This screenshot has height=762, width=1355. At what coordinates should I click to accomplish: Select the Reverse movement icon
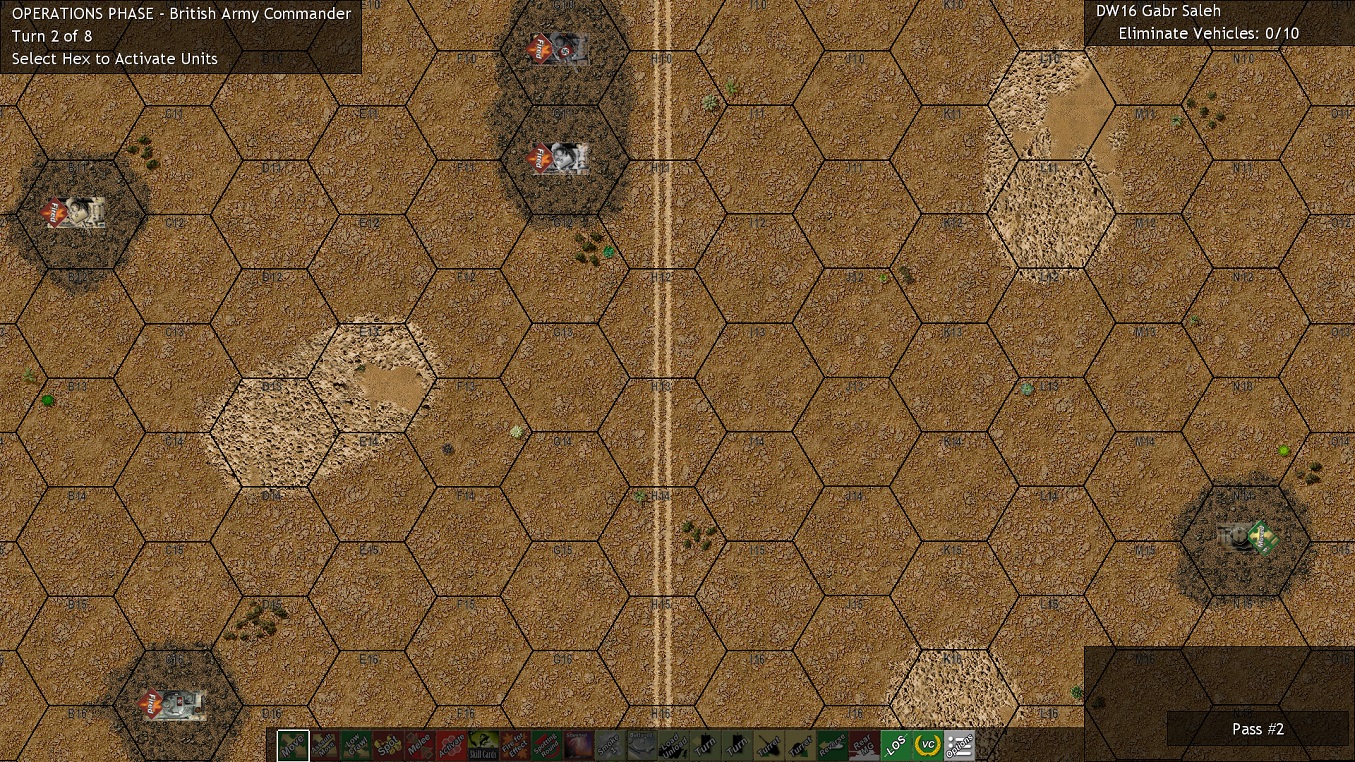pyautogui.click(x=833, y=744)
